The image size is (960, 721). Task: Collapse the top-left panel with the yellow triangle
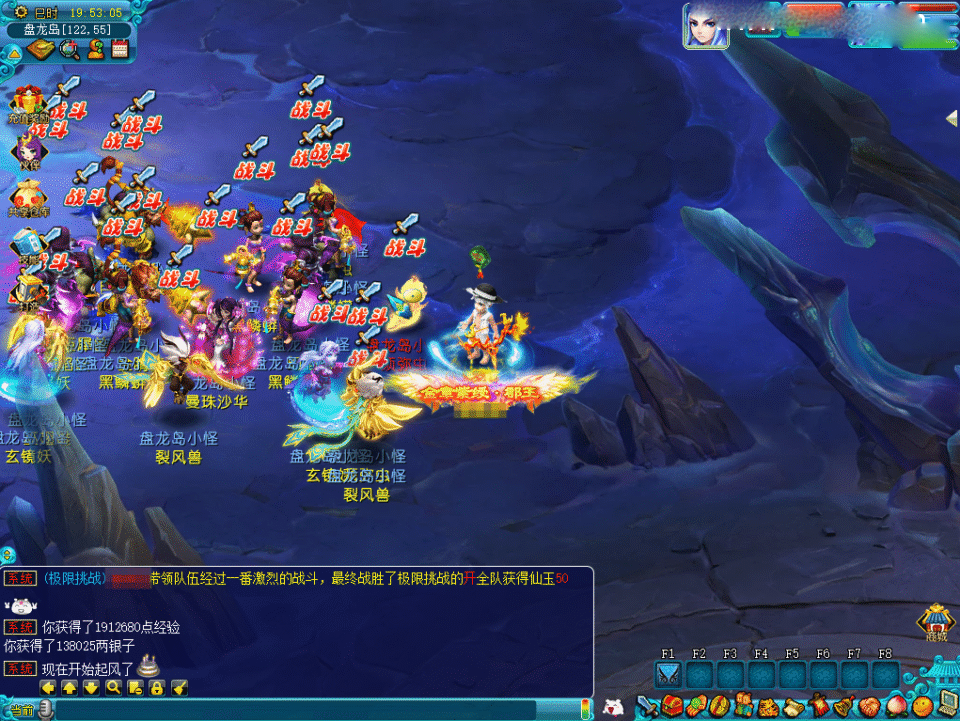point(14,50)
